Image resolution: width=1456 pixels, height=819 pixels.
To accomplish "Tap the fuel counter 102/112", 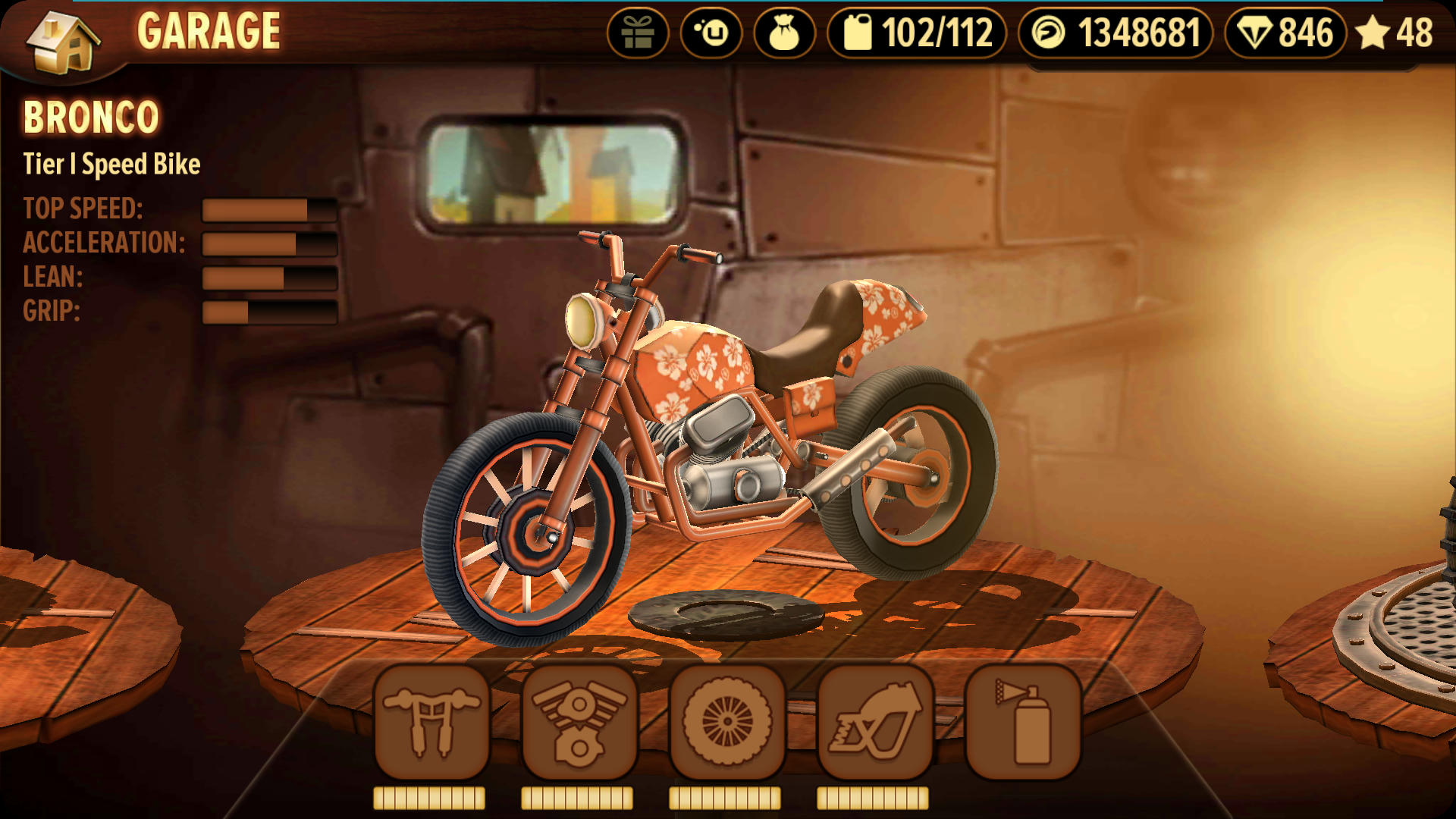I will pyautogui.click(x=917, y=33).
